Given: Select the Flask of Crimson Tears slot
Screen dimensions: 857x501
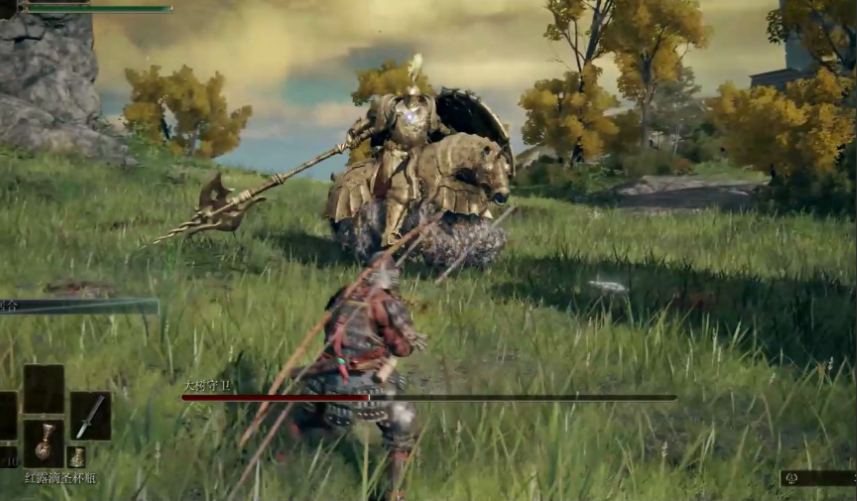Looking at the screenshot, I should click(44, 441).
